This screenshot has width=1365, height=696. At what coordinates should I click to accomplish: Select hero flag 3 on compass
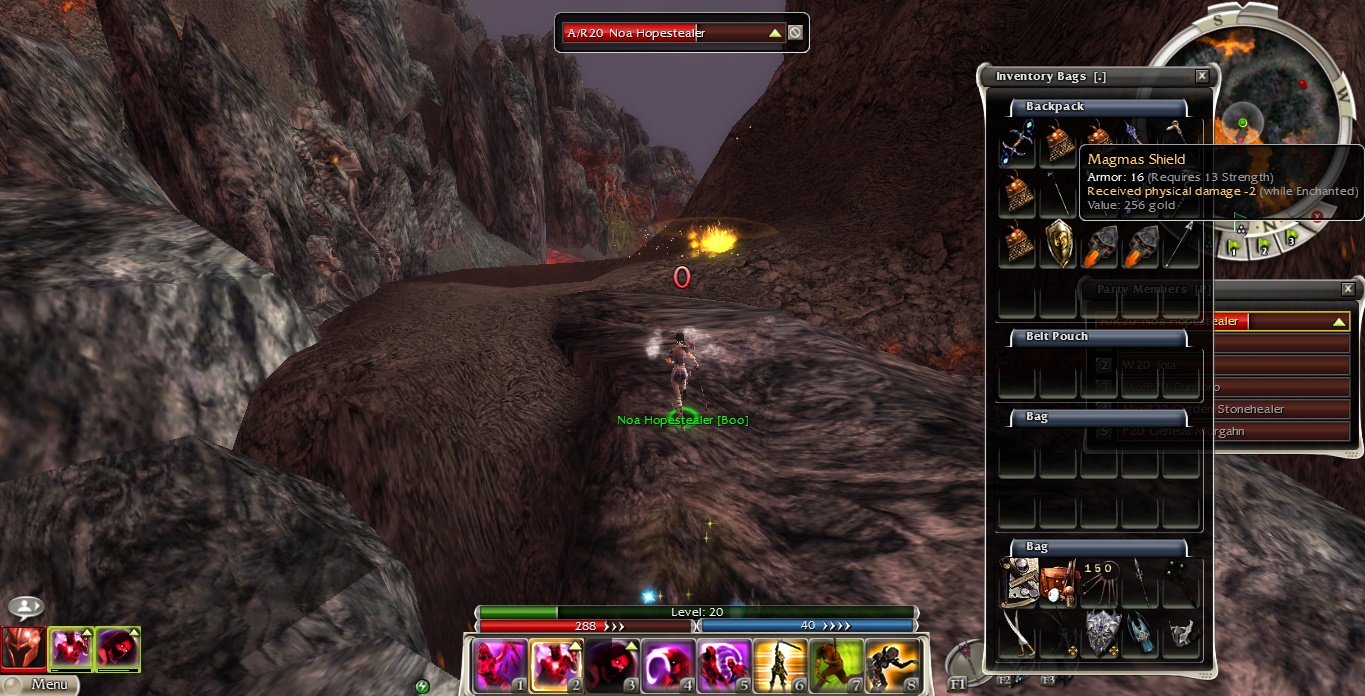click(x=1291, y=238)
